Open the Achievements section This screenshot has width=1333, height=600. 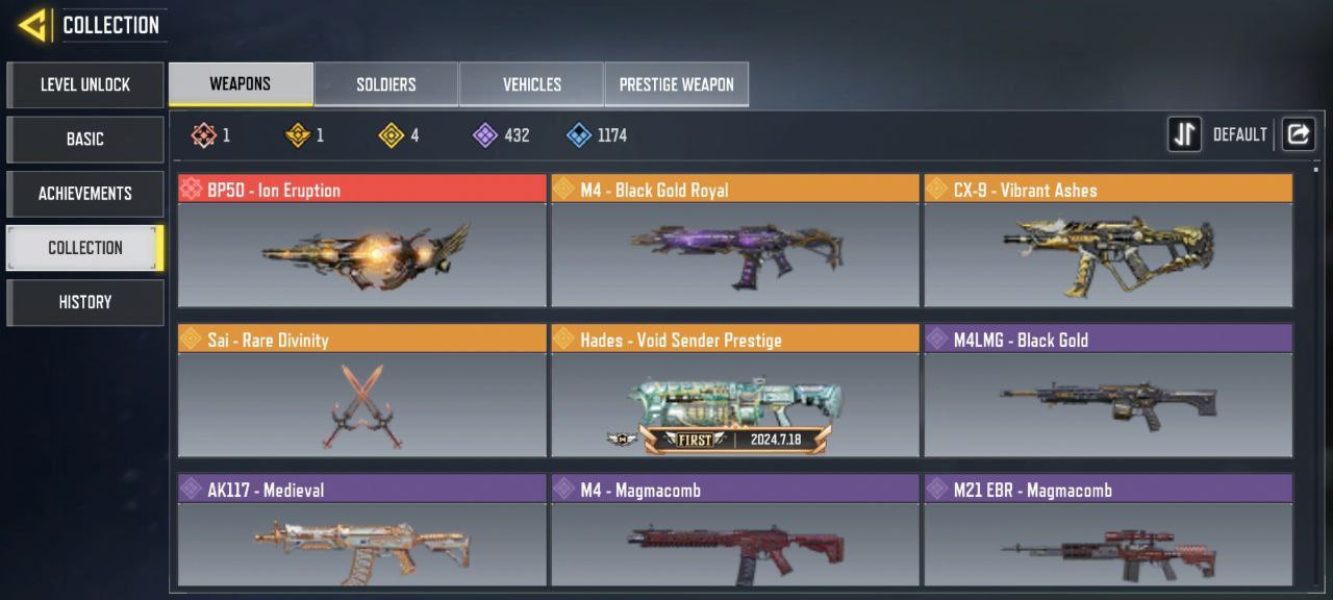pyautogui.click(x=85, y=193)
